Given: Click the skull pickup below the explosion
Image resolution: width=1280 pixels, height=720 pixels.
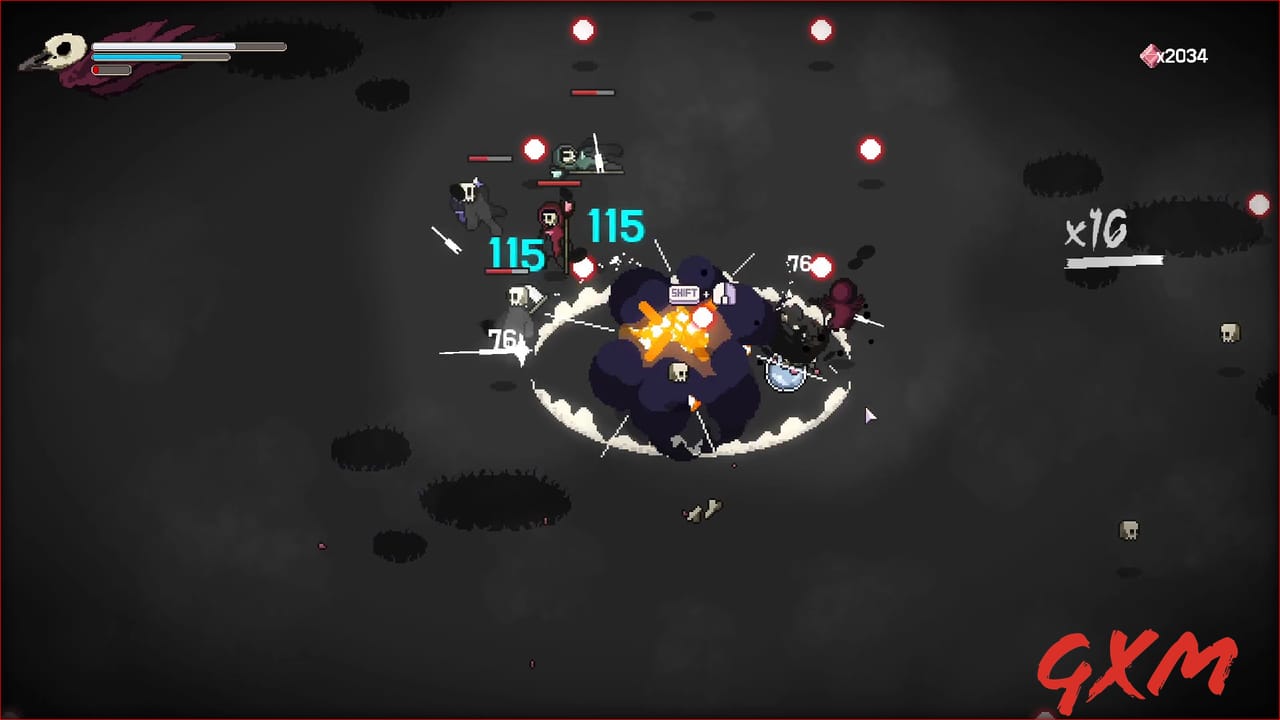Looking at the screenshot, I should [678, 373].
